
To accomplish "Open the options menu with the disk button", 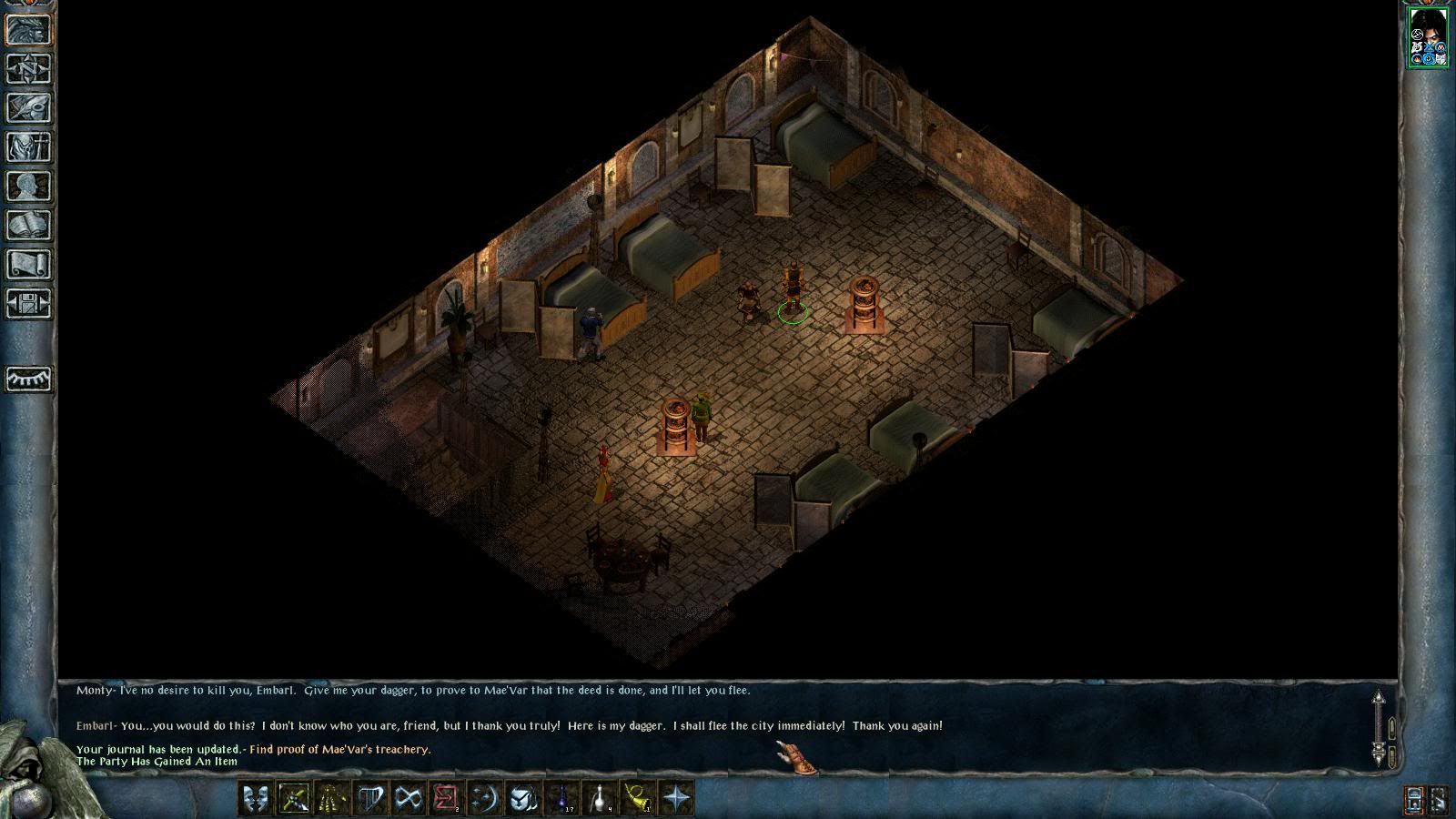I will (29, 303).
